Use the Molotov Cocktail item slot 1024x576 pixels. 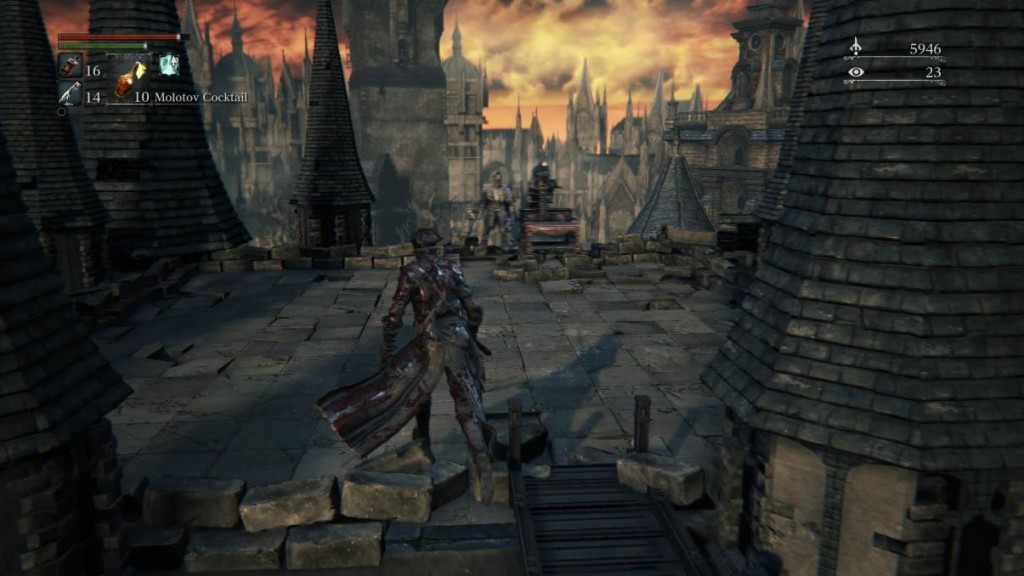coord(126,78)
